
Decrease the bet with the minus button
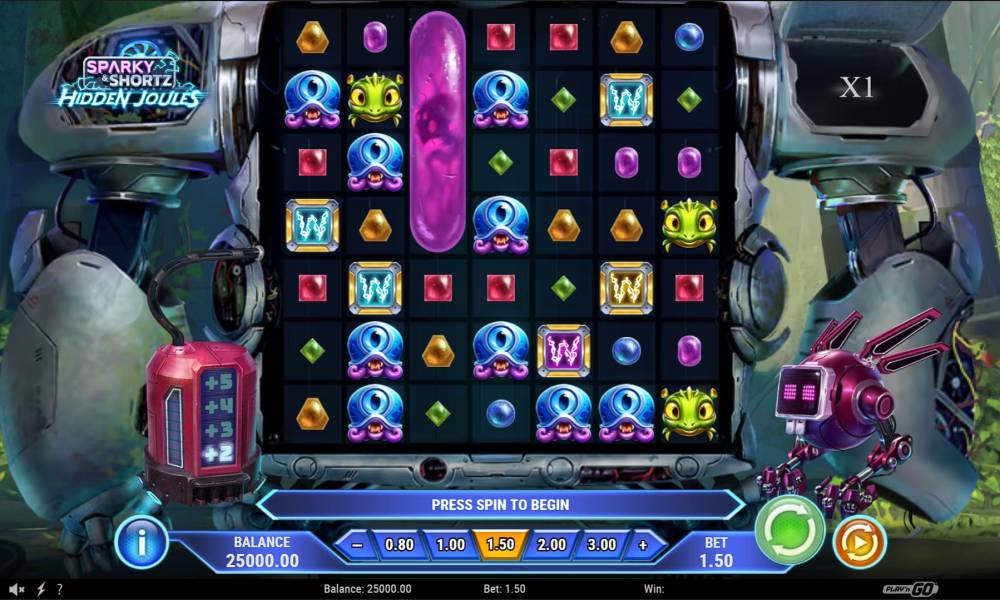coord(357,545)
